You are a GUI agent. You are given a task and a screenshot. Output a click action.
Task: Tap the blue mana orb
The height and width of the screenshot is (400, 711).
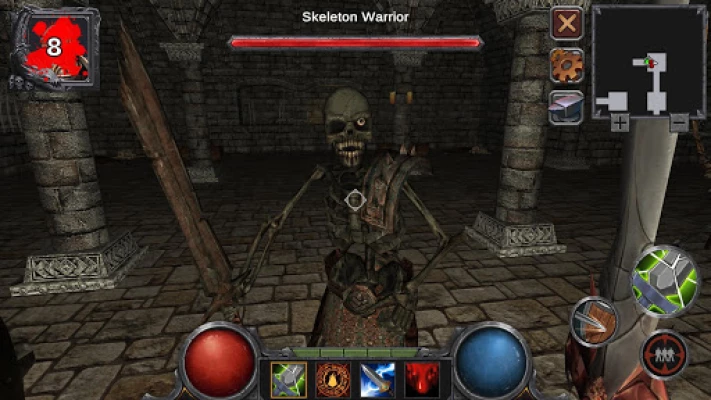(x=491, y=361)
